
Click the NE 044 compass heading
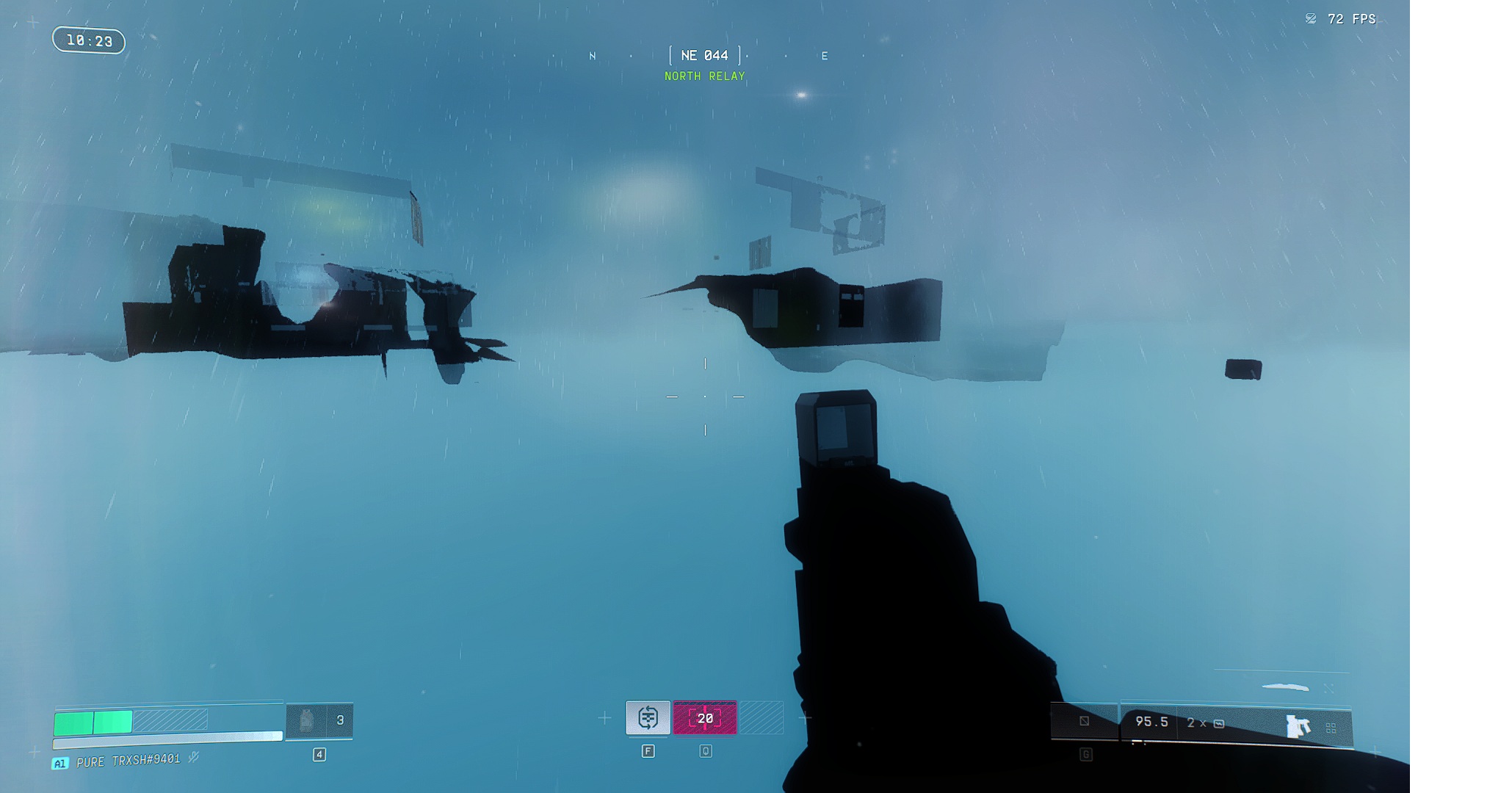(704, 56)
